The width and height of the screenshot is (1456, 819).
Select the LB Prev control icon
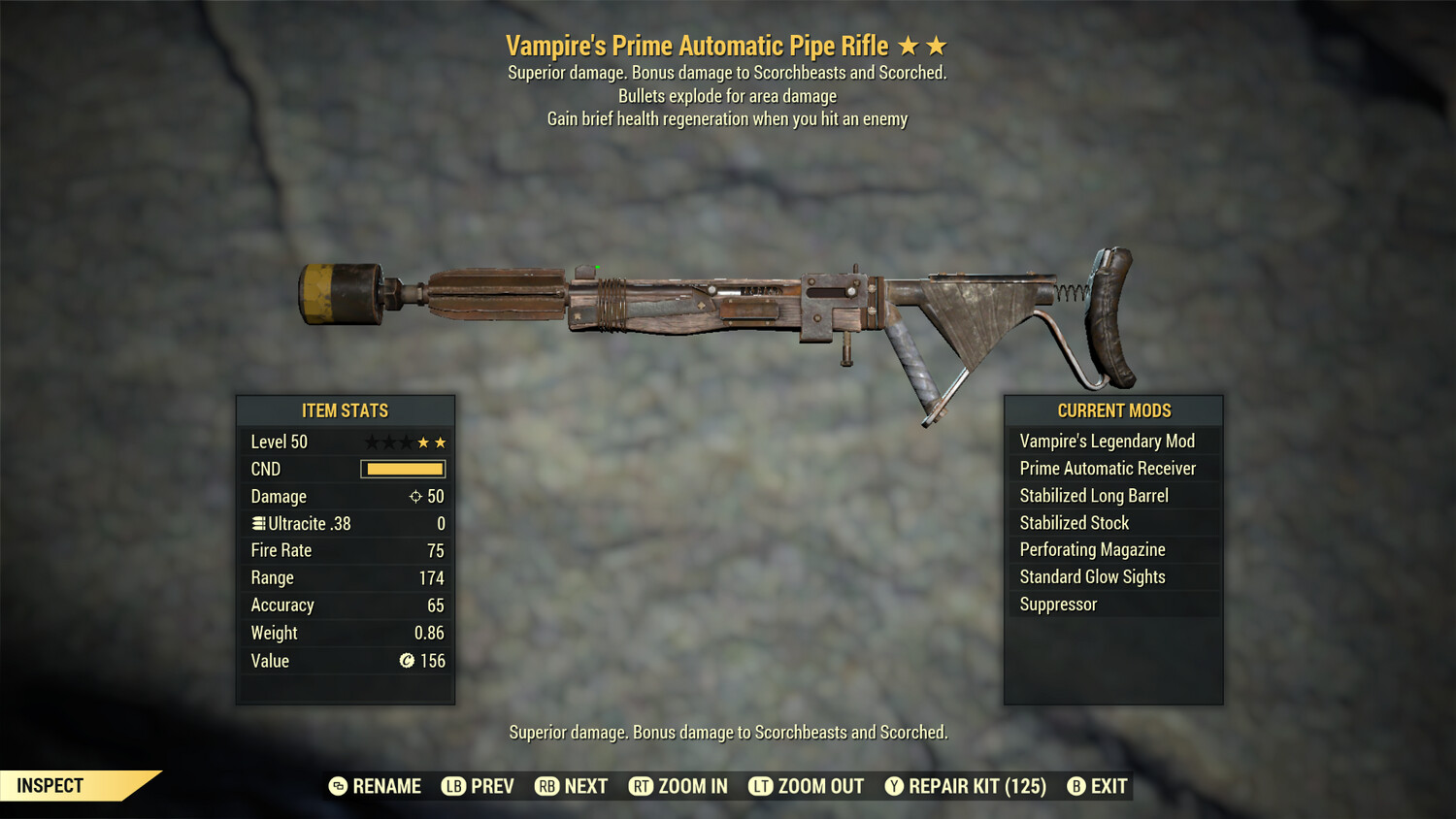[x=451, y=786]
